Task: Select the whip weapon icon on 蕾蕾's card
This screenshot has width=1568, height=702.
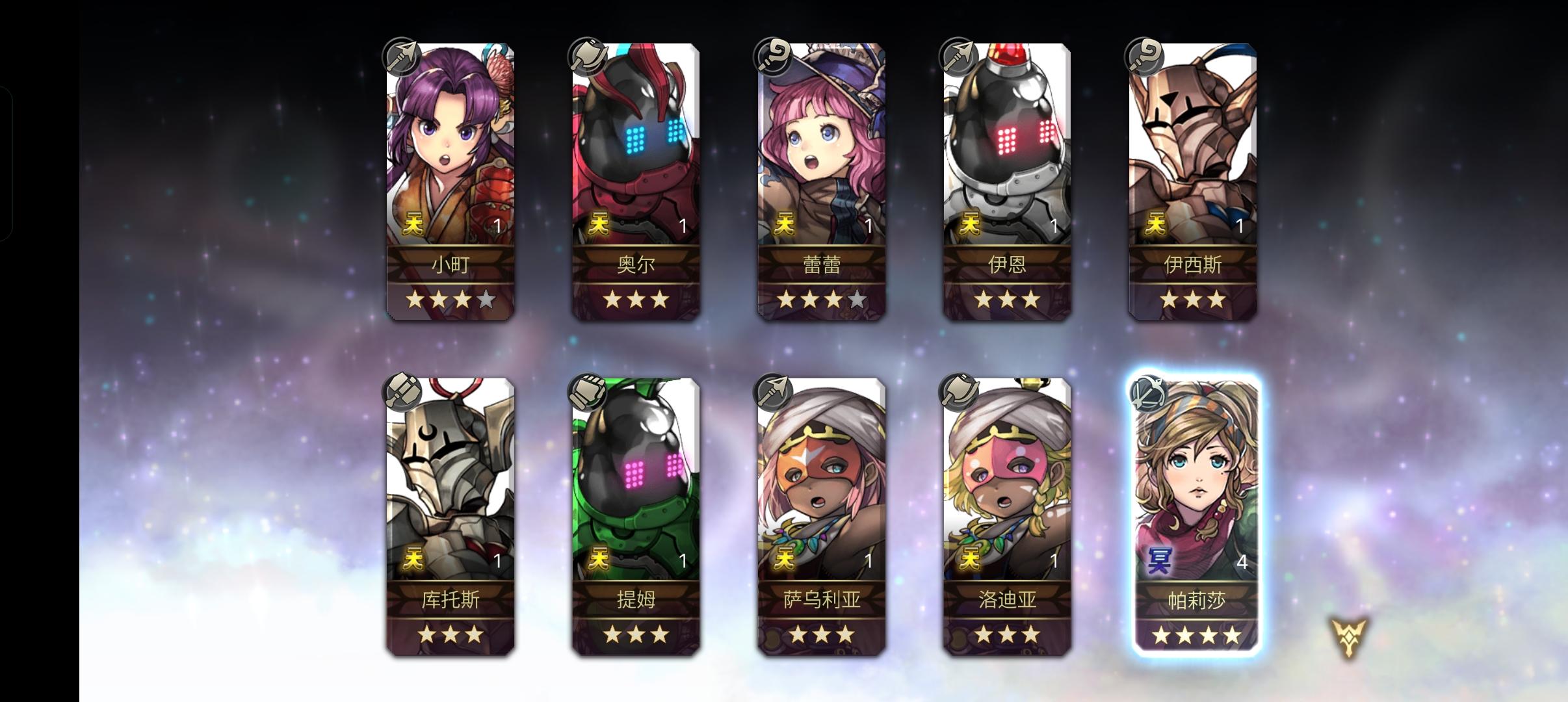Action: pyautogui.click(x=772, y=57)
